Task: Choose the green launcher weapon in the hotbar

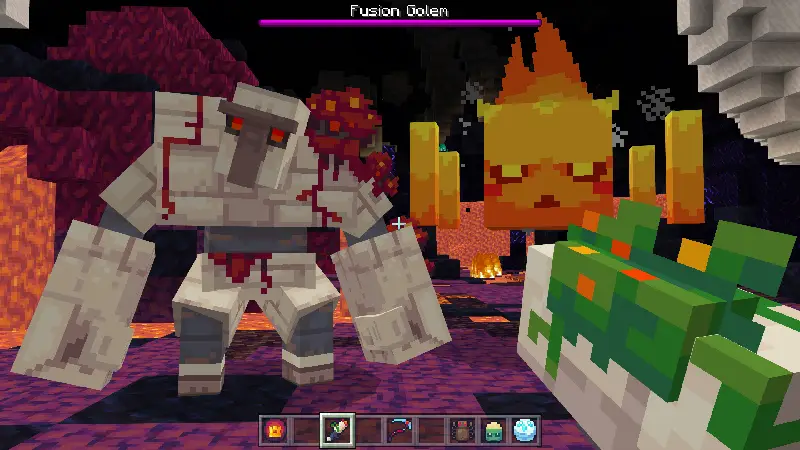Action: (x=335, y=430)
